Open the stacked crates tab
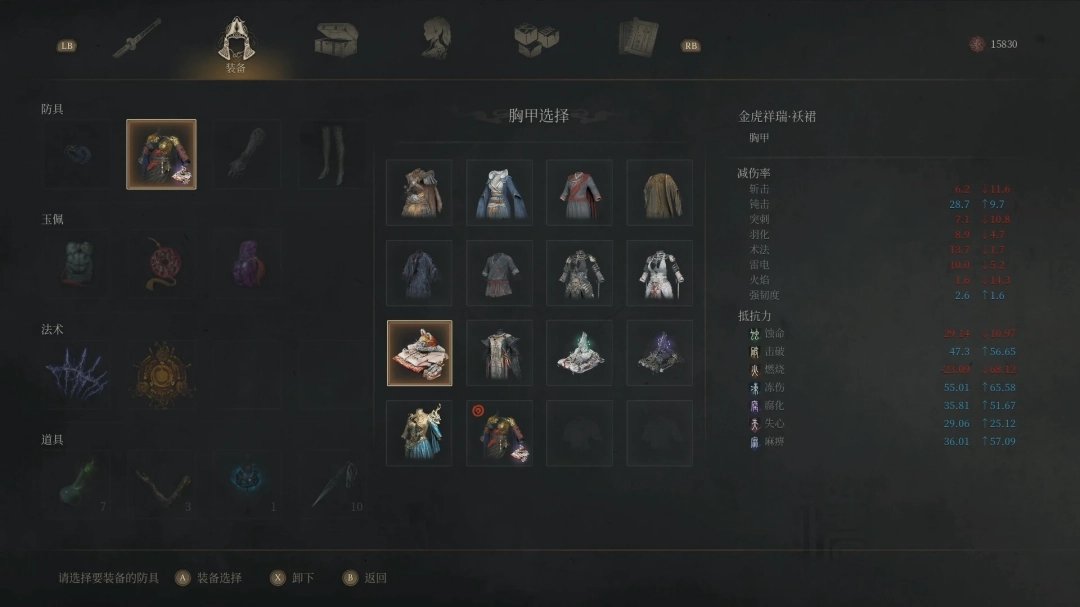Image resolution: width=1080 pixels, height=607 pixels. (x=536, y=39)
